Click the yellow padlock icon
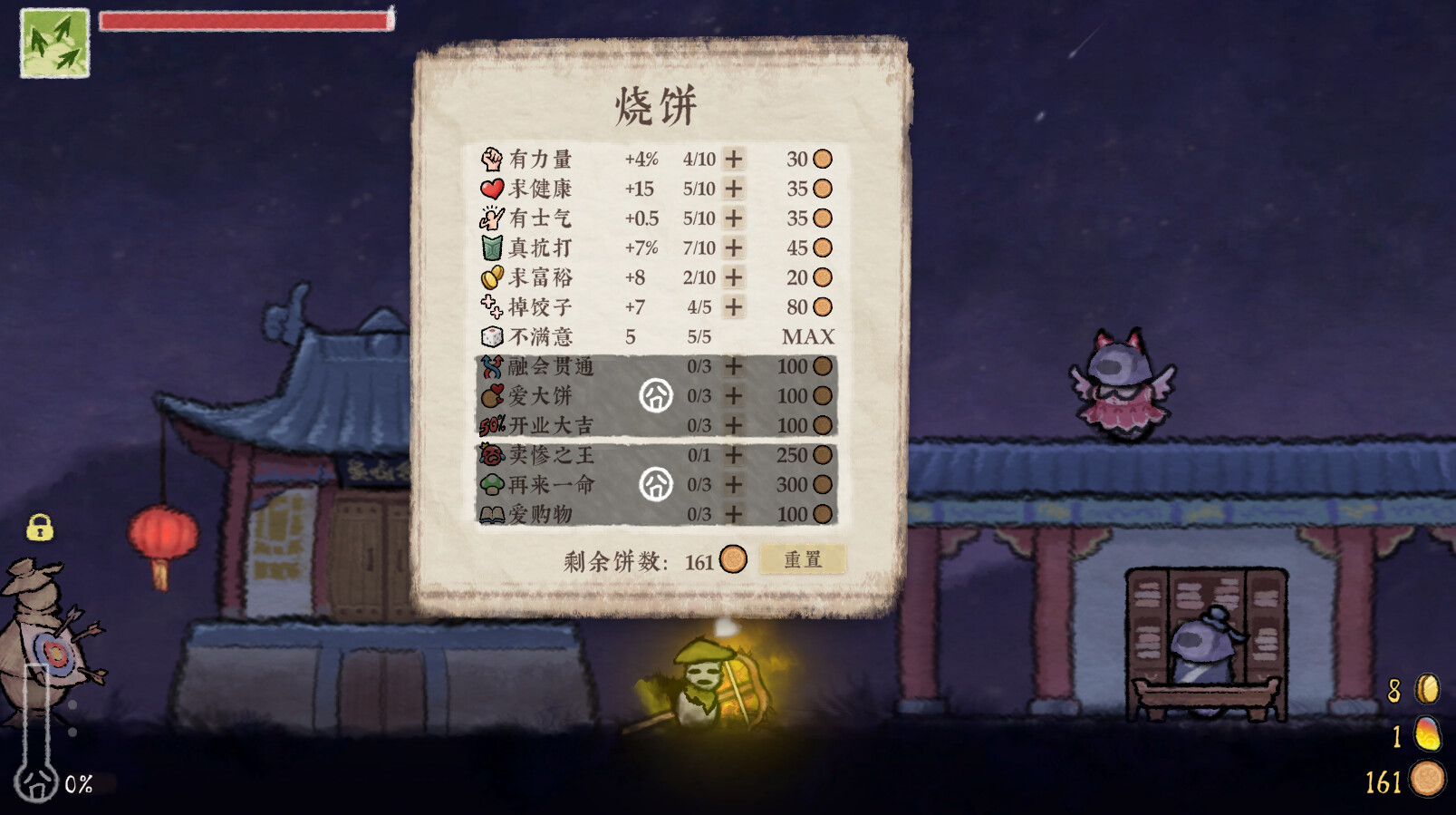 [x=40, y=527]
